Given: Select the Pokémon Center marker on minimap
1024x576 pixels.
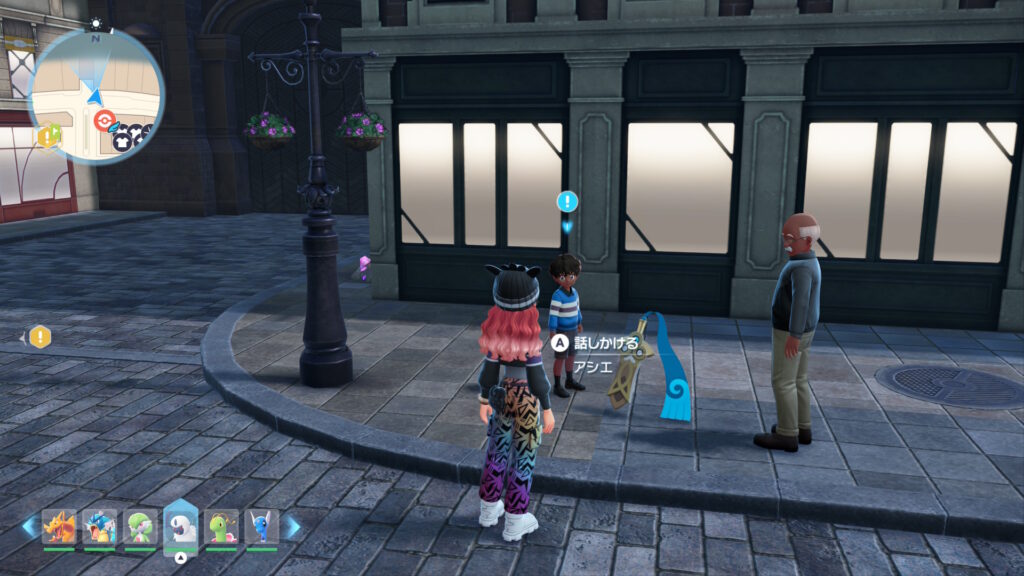Looking at the screenshot, I should [103, 120].
